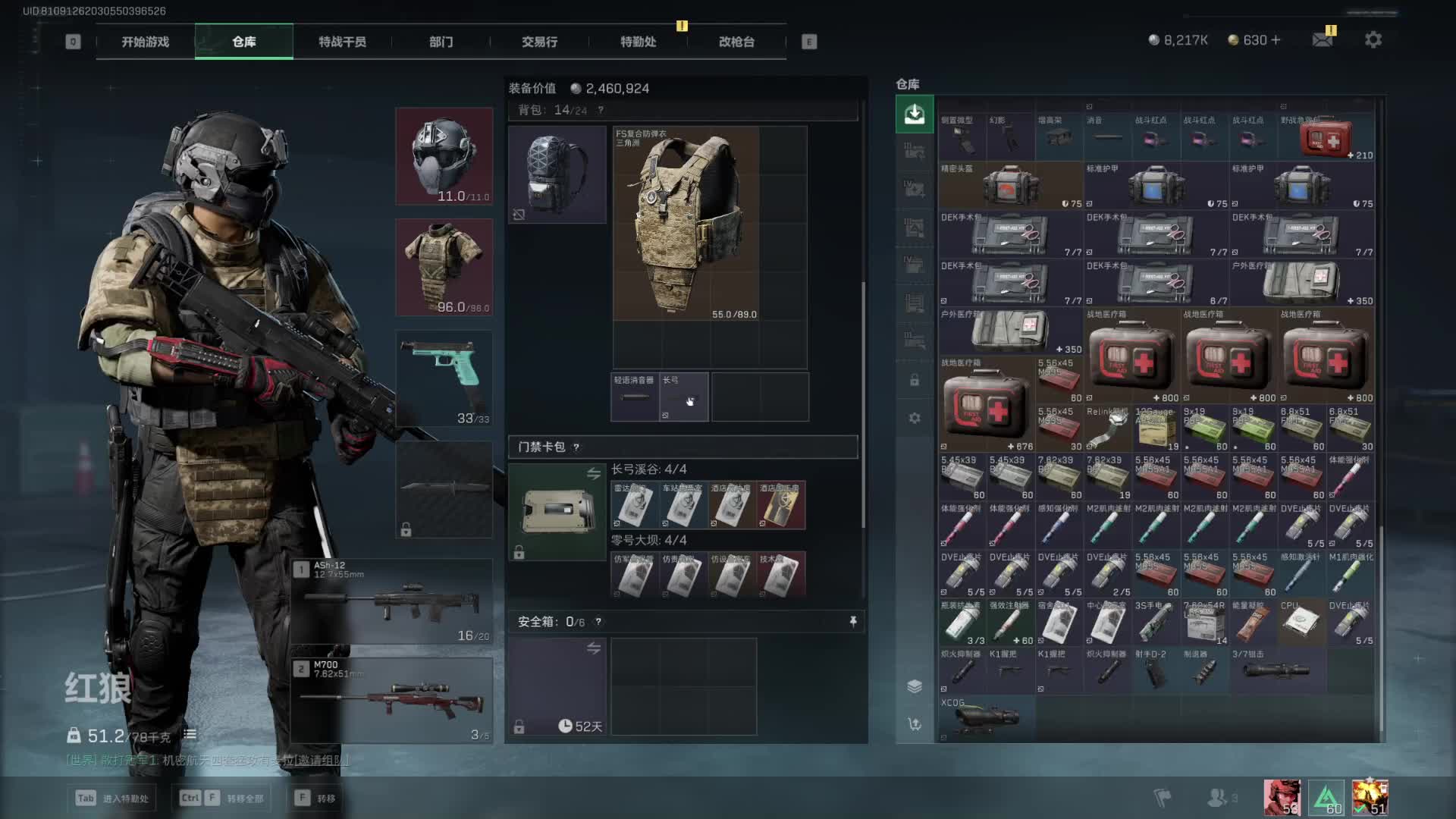Open the 改枪台 tab
The image size is (1456, 819).
[x=736, y=42]
